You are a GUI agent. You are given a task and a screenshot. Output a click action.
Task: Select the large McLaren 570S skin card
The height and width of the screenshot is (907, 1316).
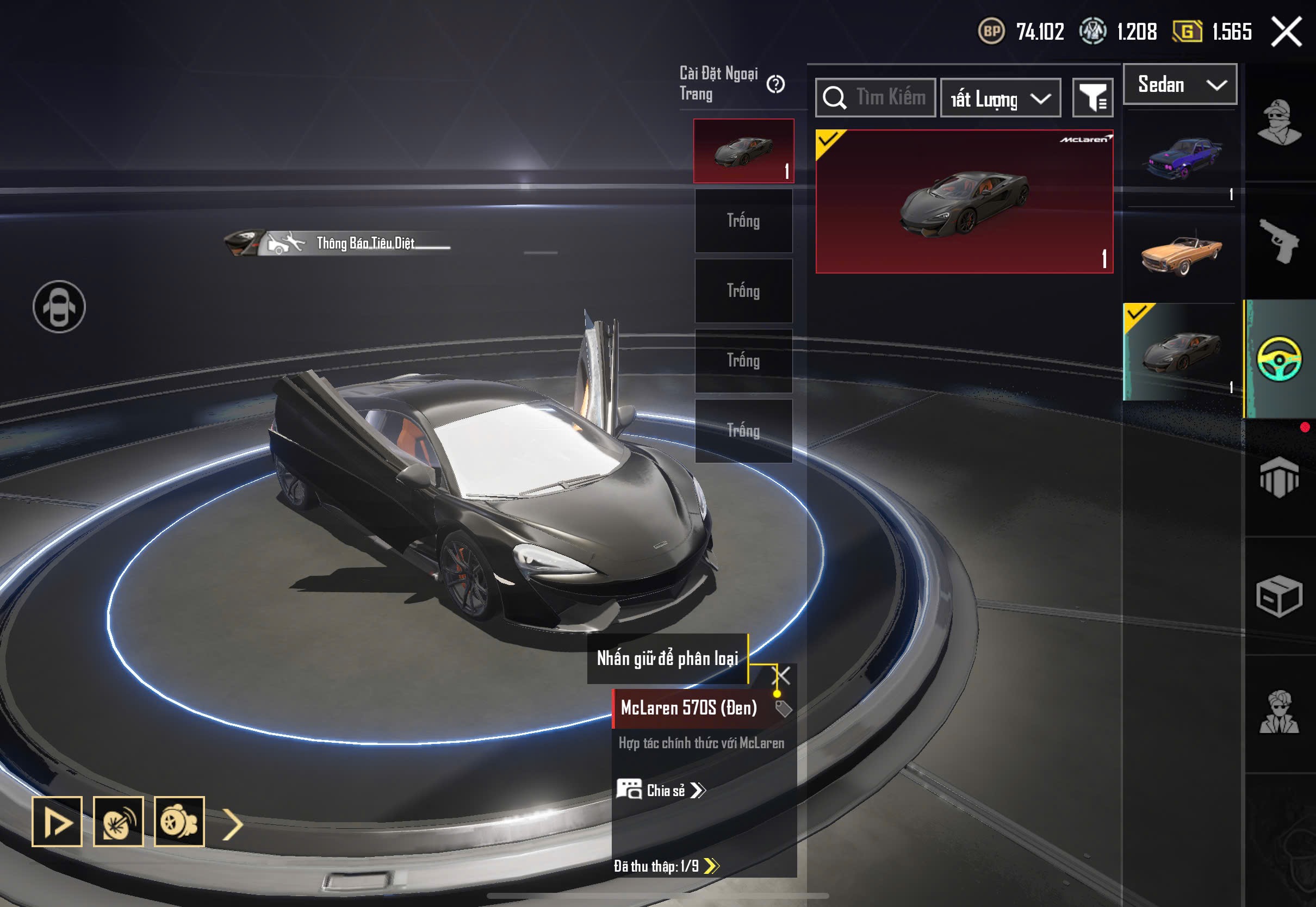pos(964,202)
